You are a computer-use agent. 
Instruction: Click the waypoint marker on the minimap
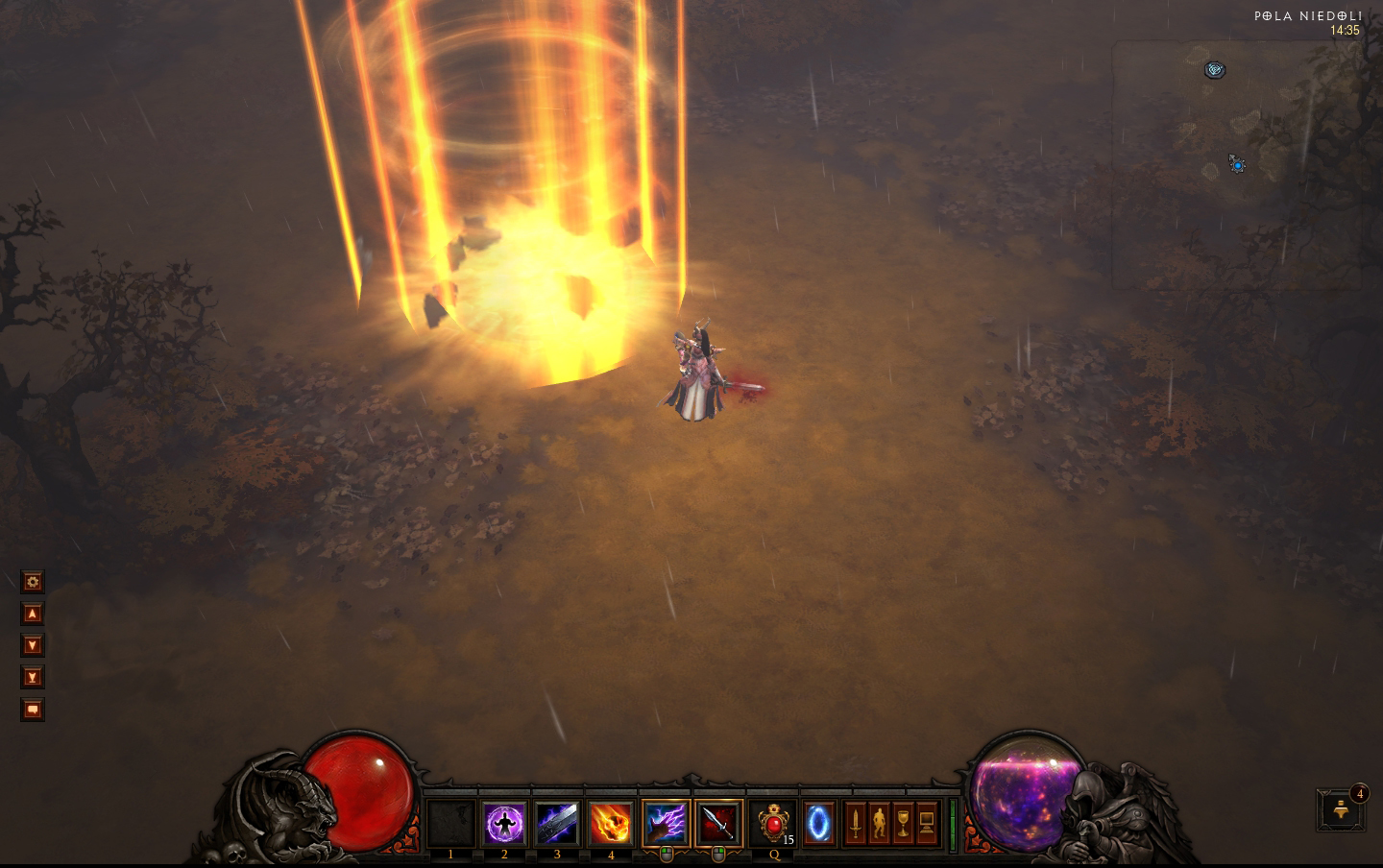point(1215,69)
